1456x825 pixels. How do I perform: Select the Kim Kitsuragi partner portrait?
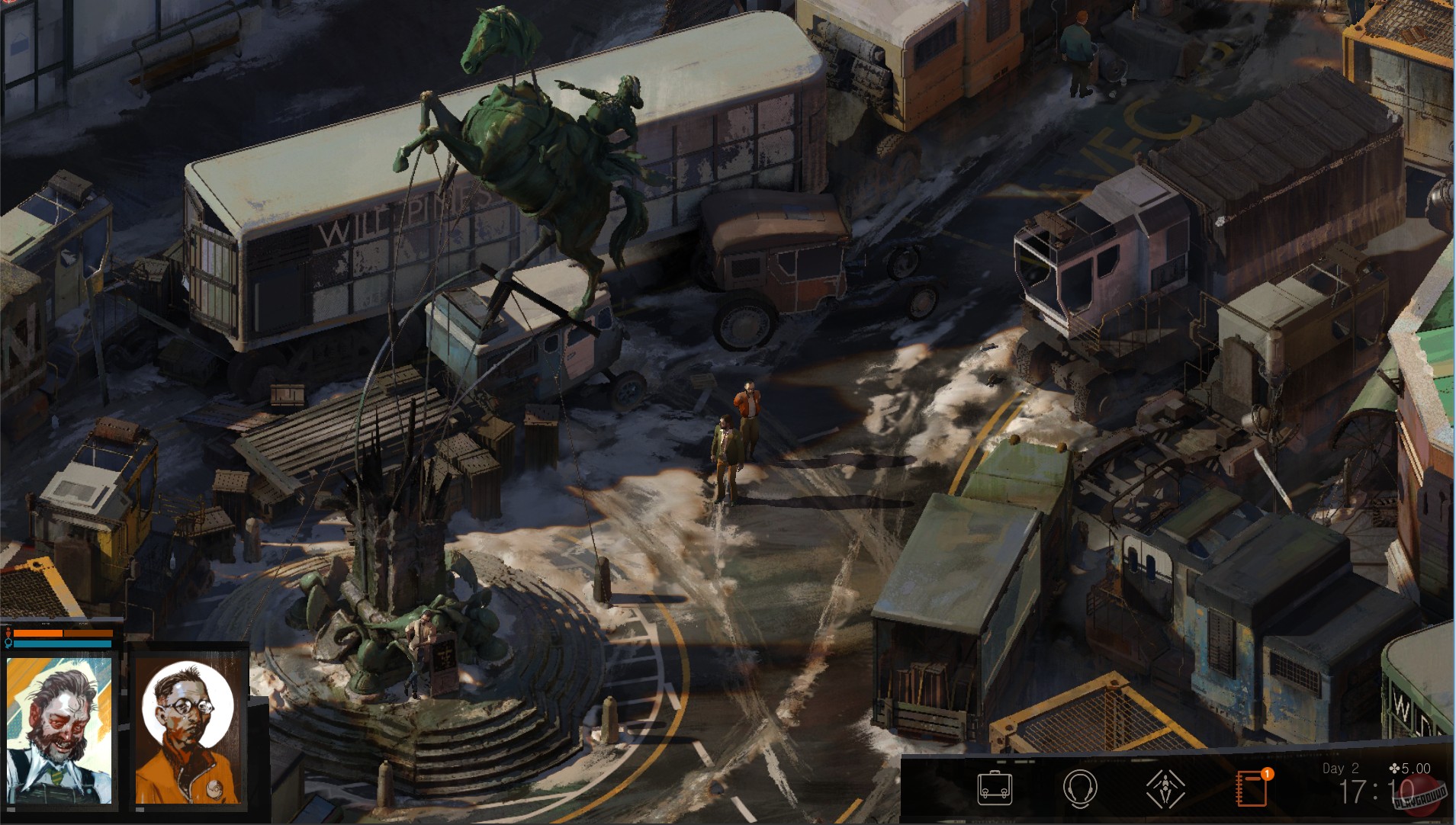tap(188, 730)
